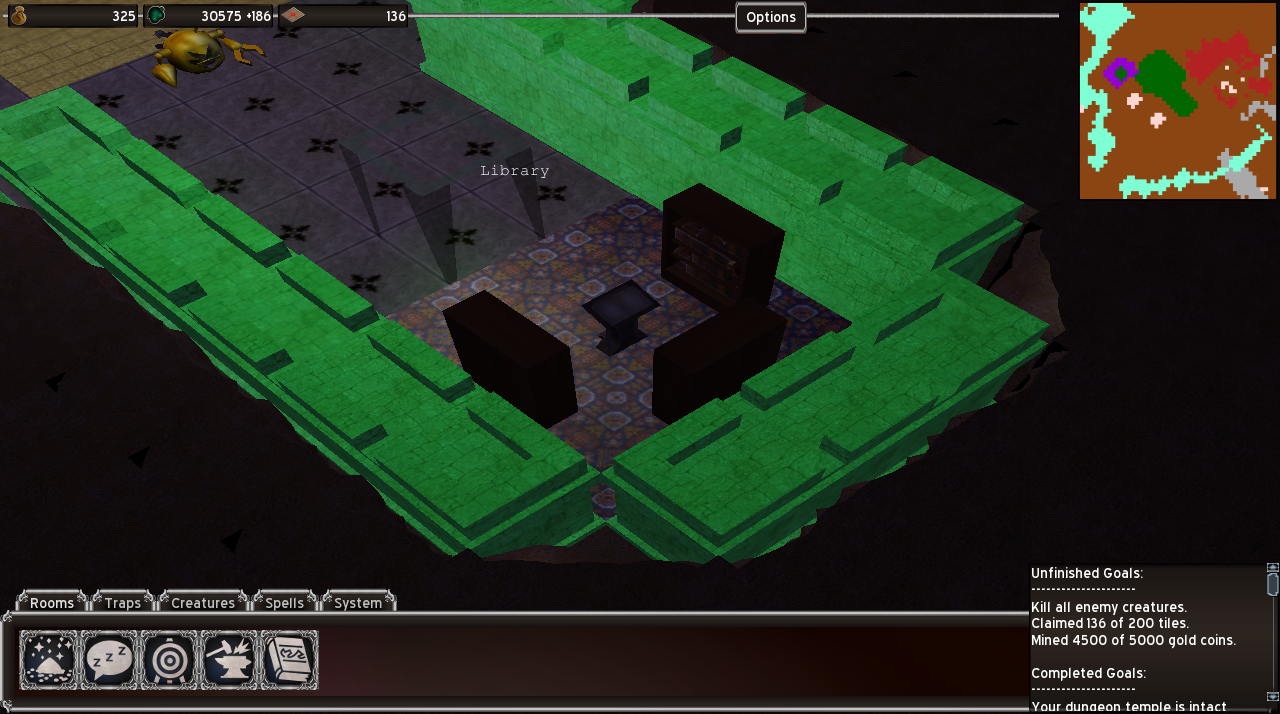Open the Options menu
This screenshot has height=714, width=1280.
770,17
